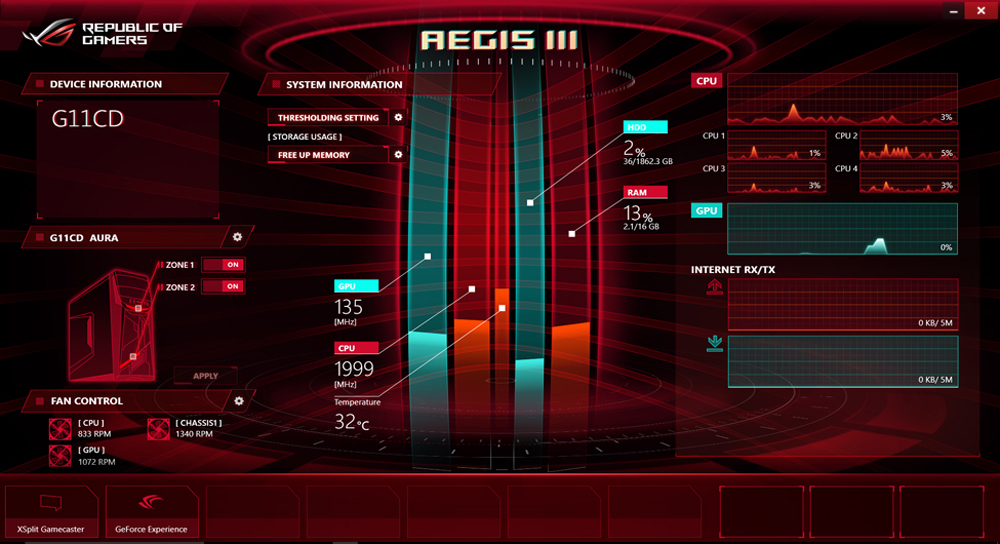Toggle the Zone 1 lighting switch
The image size is (1000, 544).
point(222,265)
